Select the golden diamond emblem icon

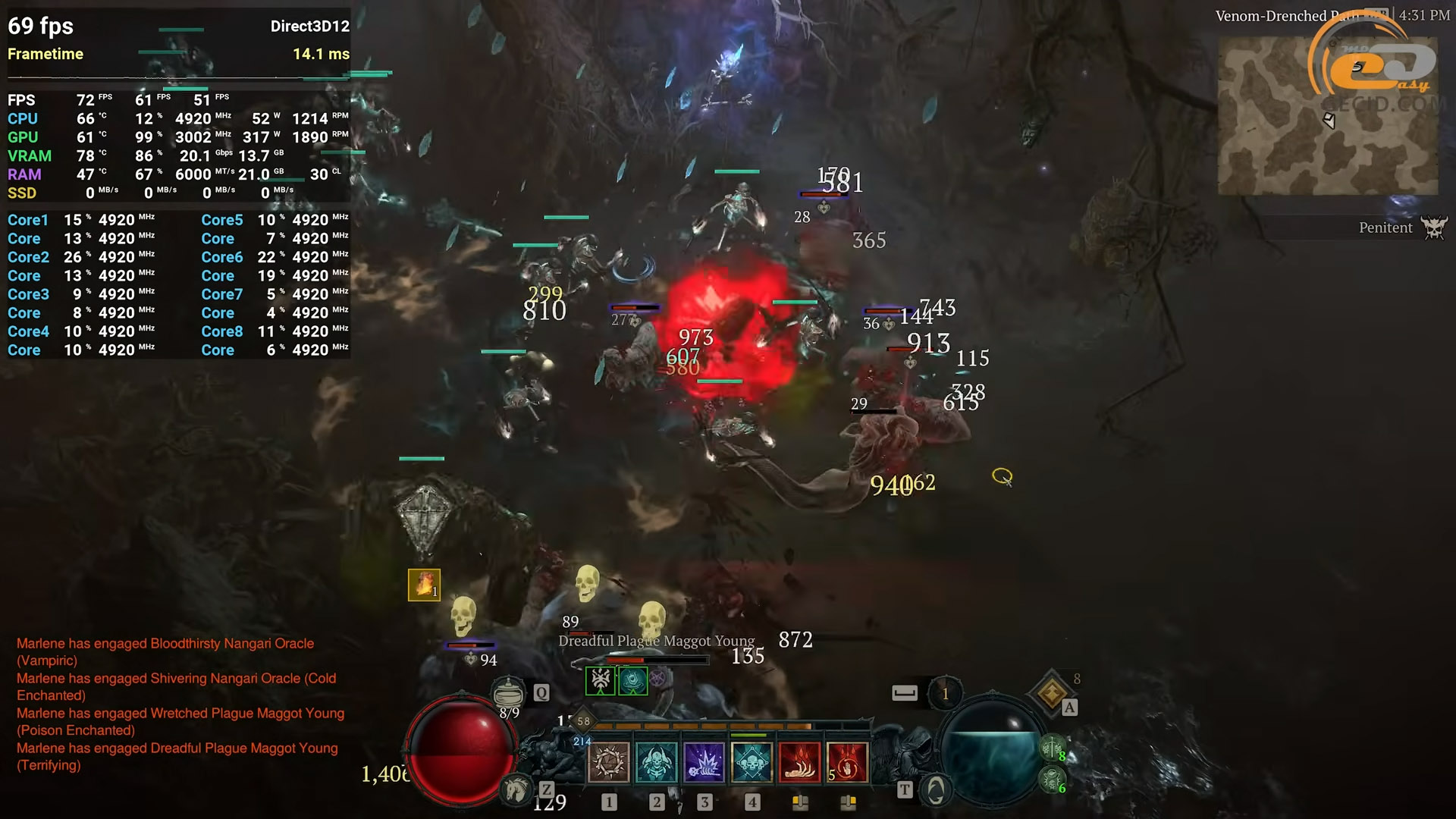1052,692
